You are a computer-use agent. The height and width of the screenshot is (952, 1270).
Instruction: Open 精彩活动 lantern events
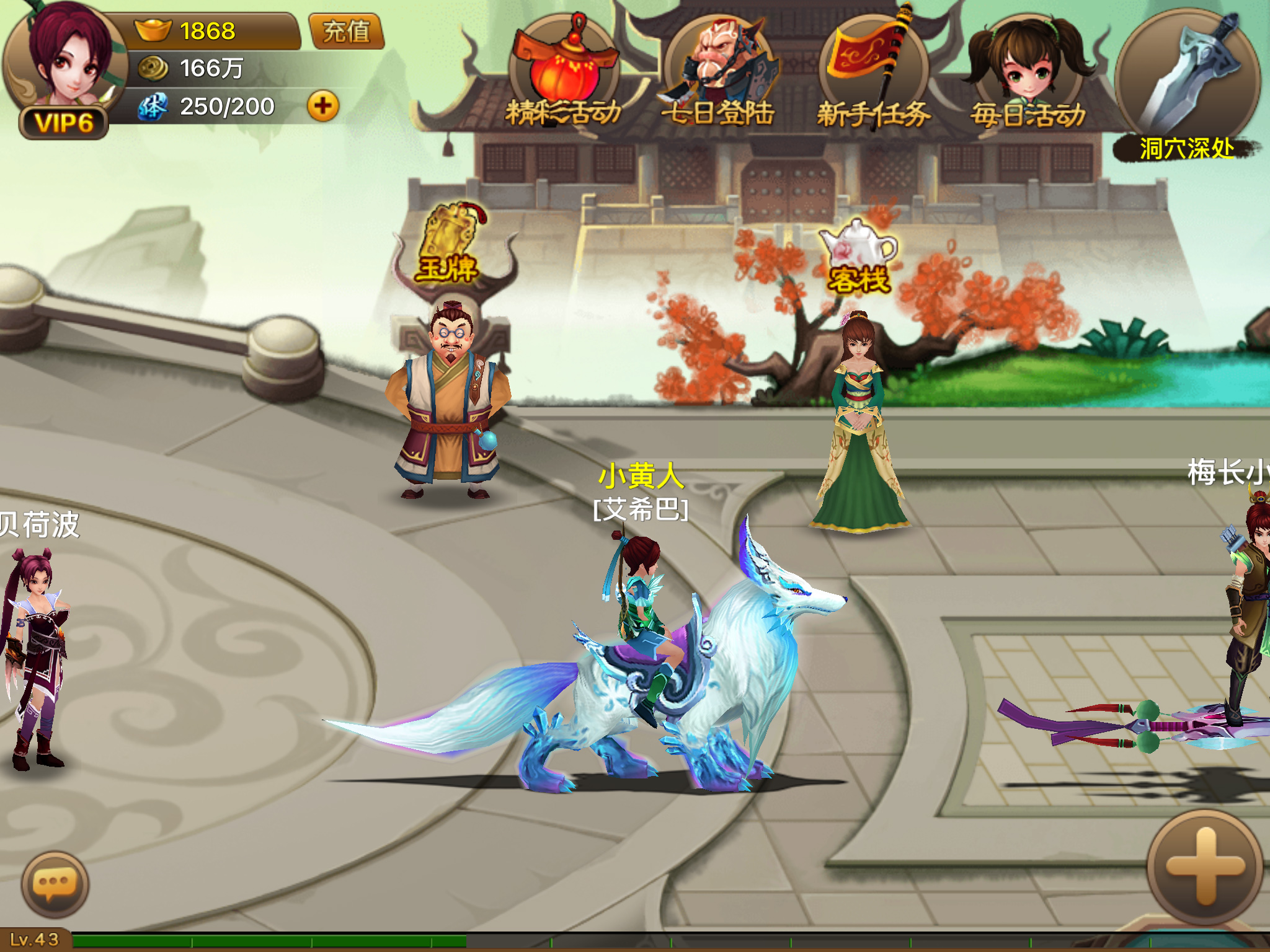pos(564,74)
